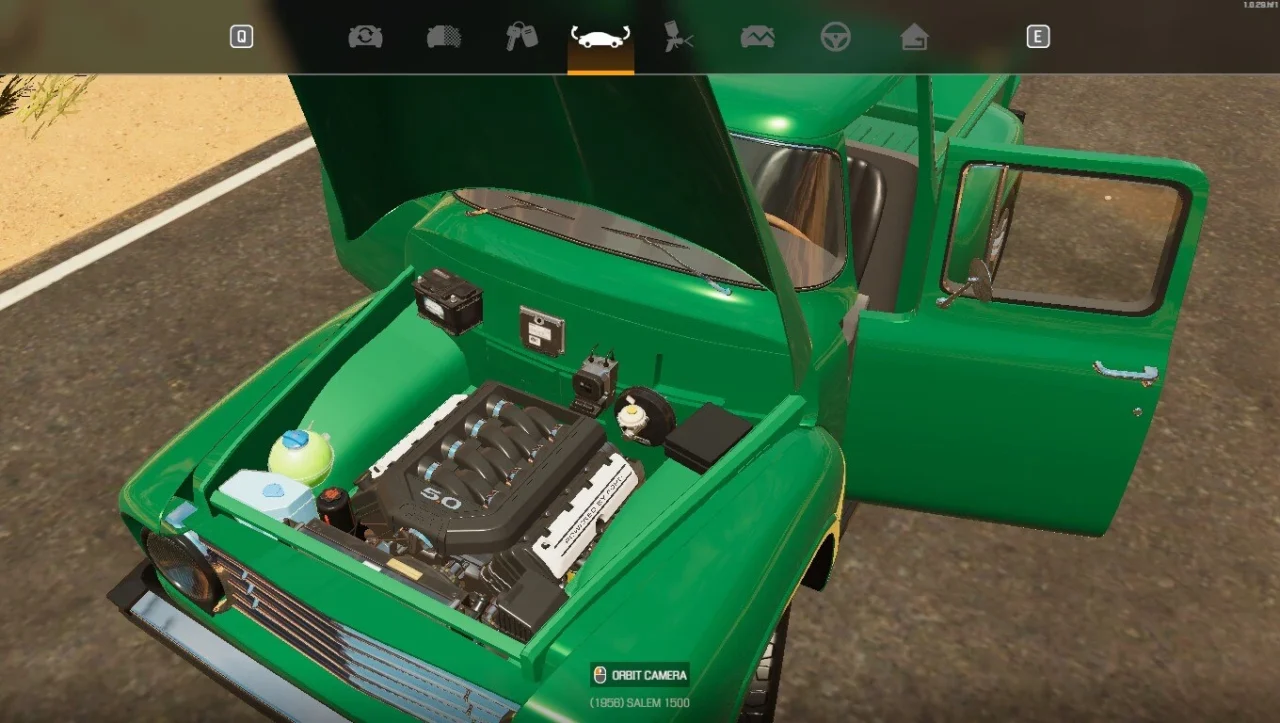
Task: Open the garage house tab
Action: [x=914, y=37]
